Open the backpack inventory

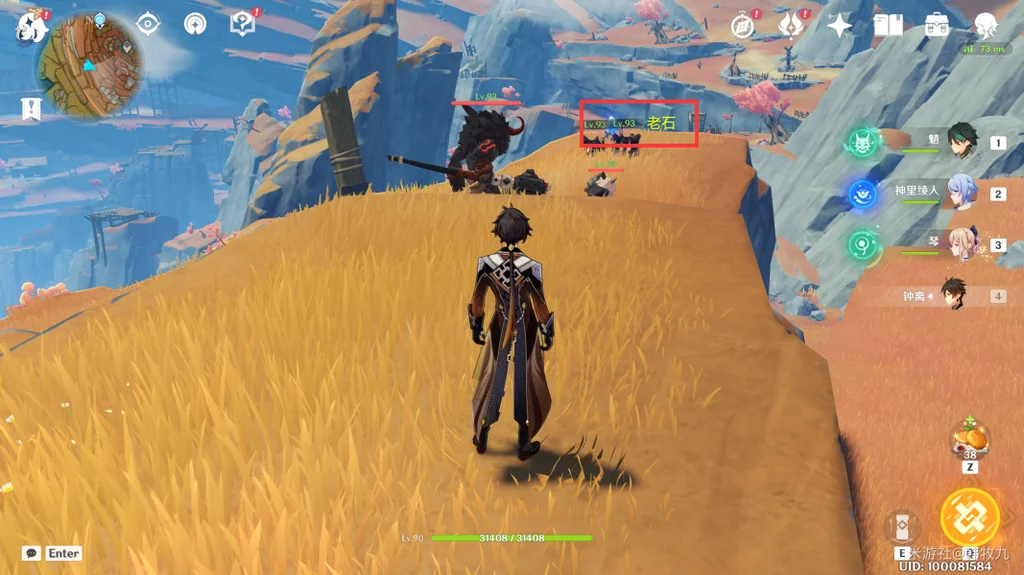point(937,25)
